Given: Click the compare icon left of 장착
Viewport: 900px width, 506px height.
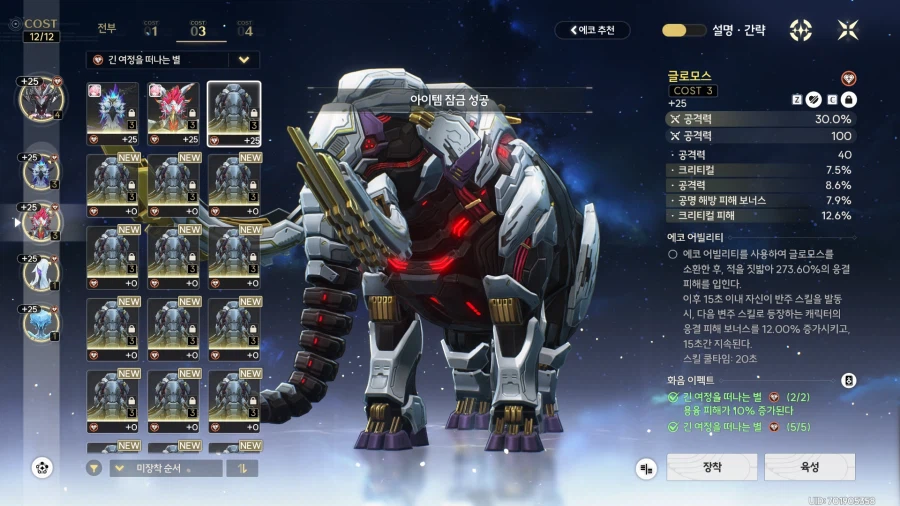Looking at the screenshot, I should click(x=647, y=467).
